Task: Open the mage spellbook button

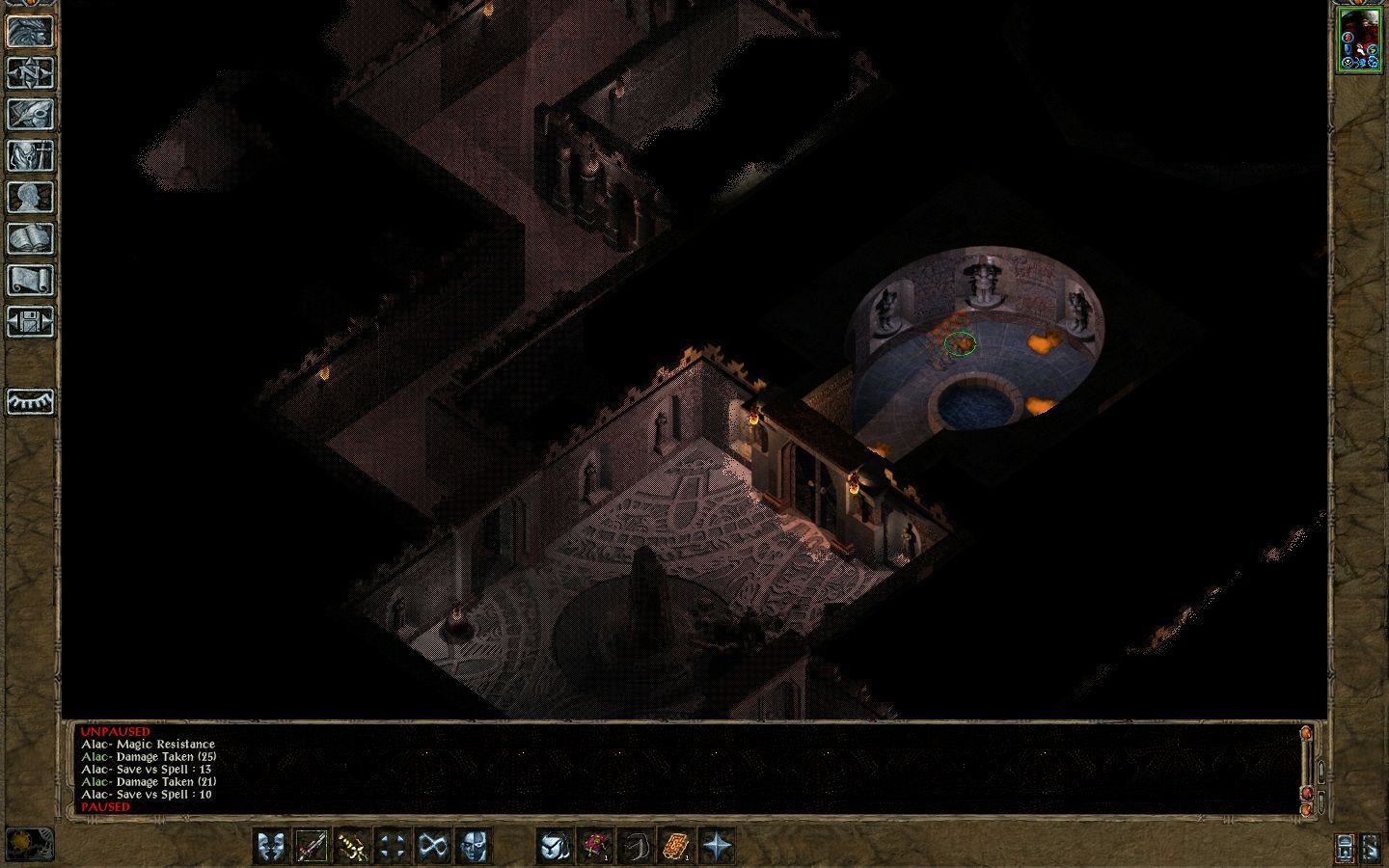Action: (x=30, y=238)
